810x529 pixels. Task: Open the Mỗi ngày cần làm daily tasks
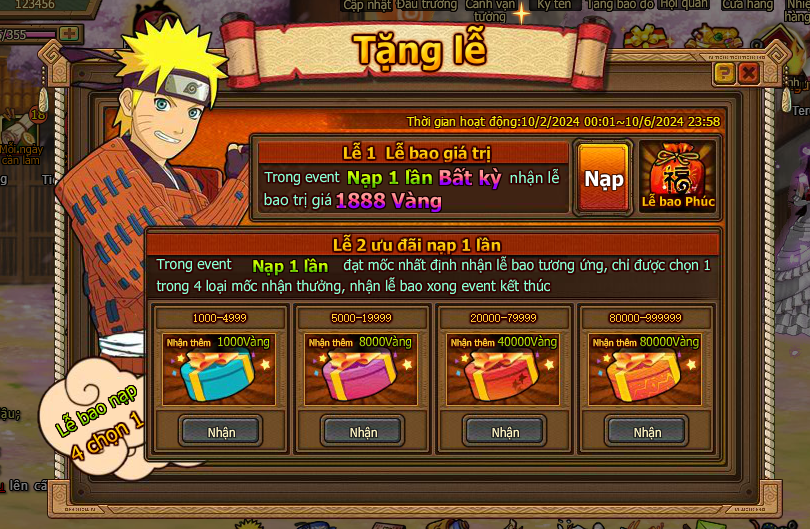(x=18, y=135)
